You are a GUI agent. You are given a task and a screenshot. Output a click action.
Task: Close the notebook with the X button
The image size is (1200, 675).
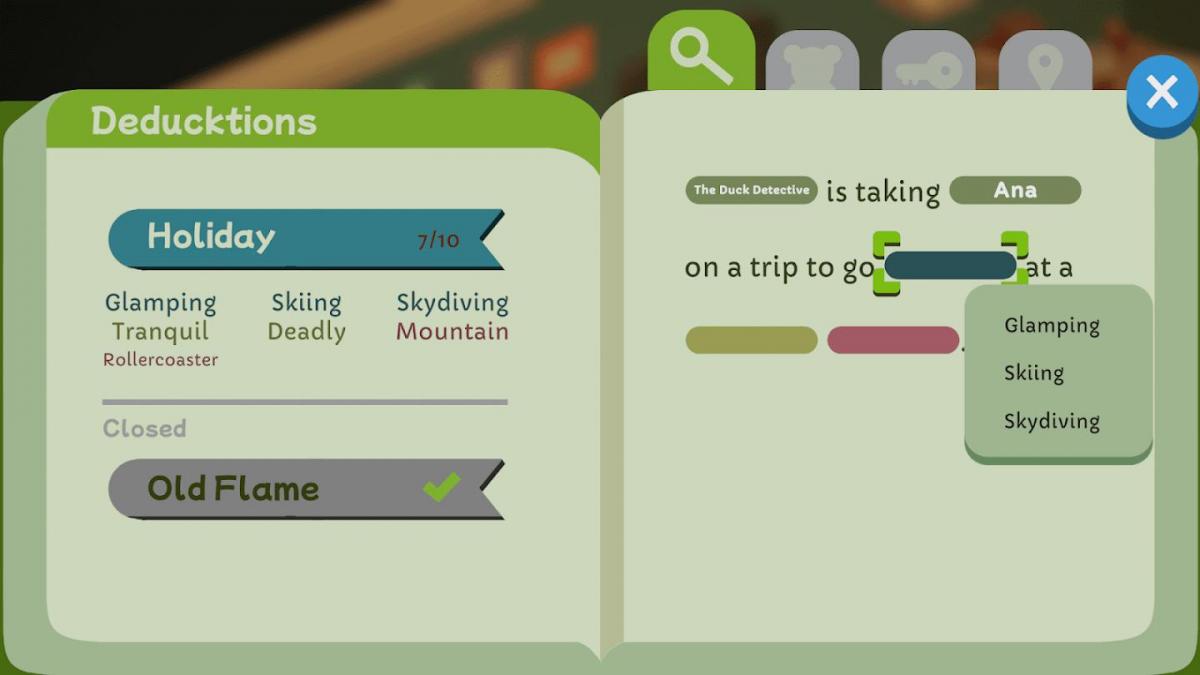pyautogui.click(x=1161, y=93)
